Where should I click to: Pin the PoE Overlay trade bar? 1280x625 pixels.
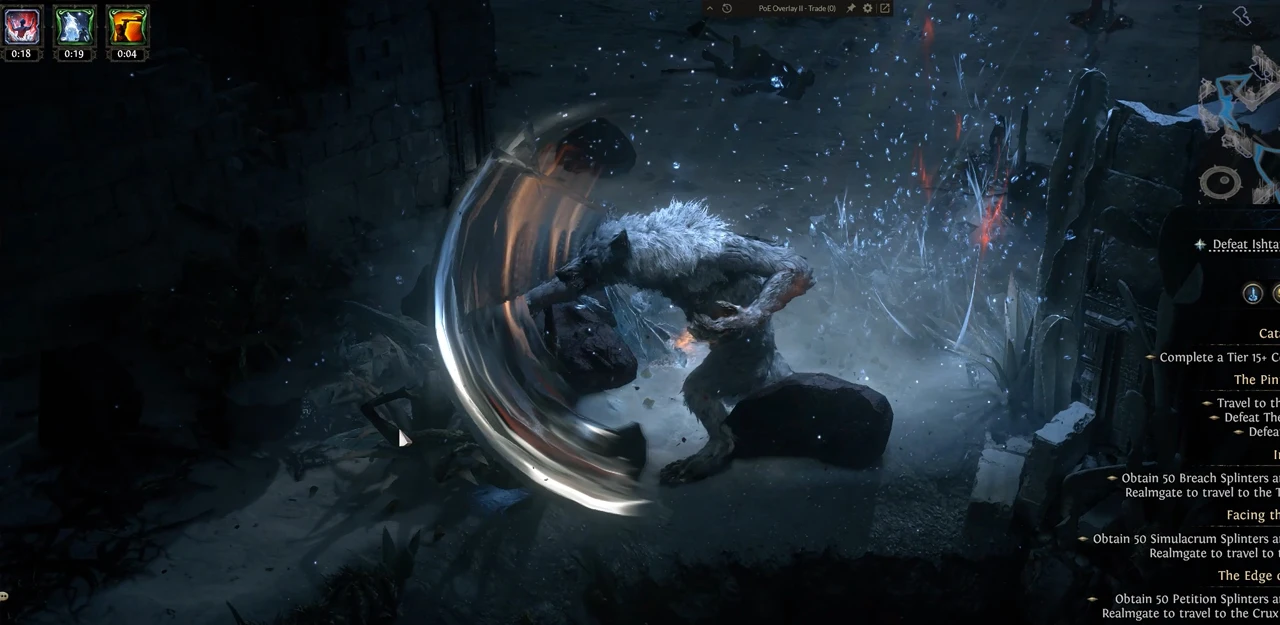click(851, 8)
